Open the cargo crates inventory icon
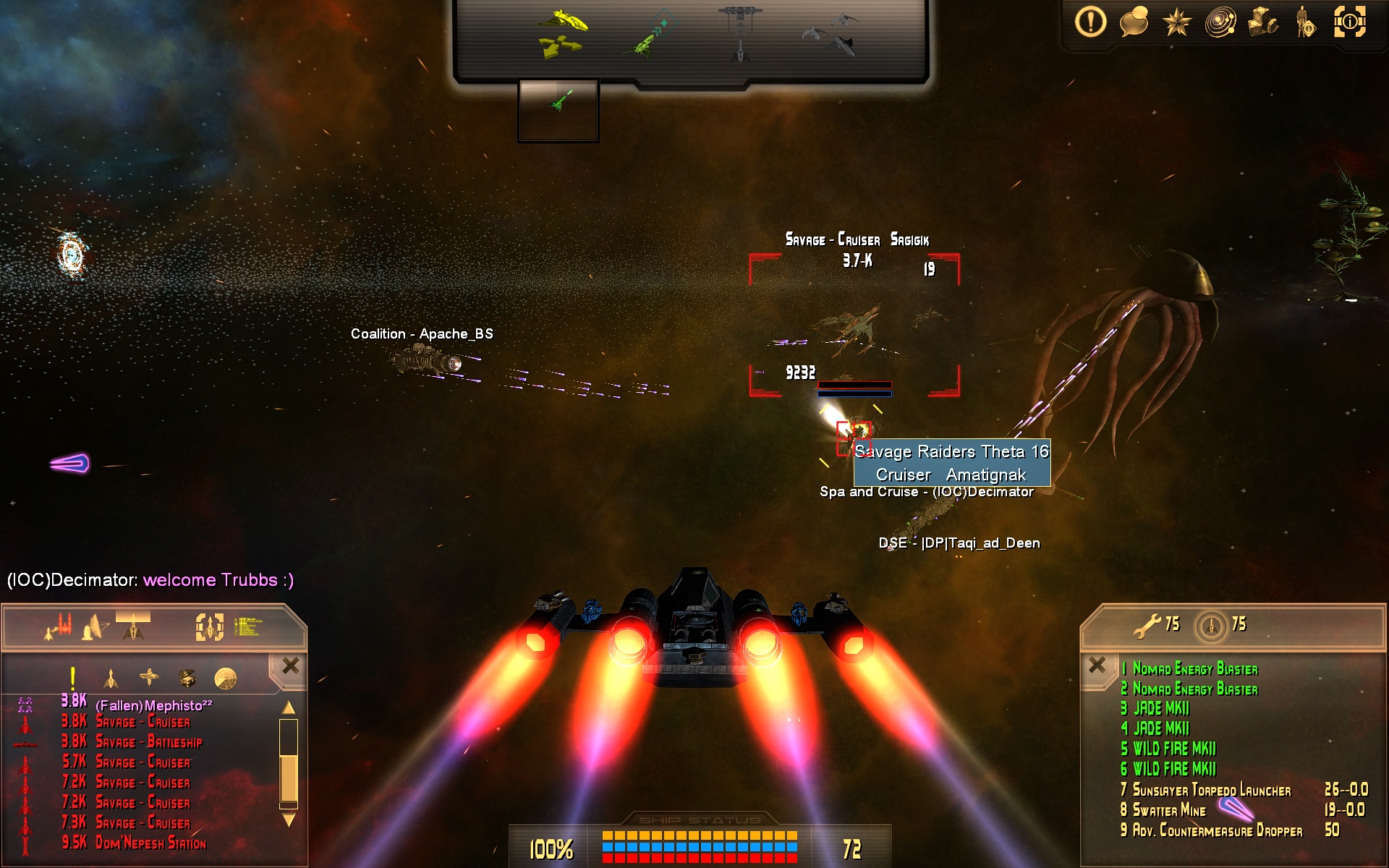 pyautogui.click(x=1262, y=22)
